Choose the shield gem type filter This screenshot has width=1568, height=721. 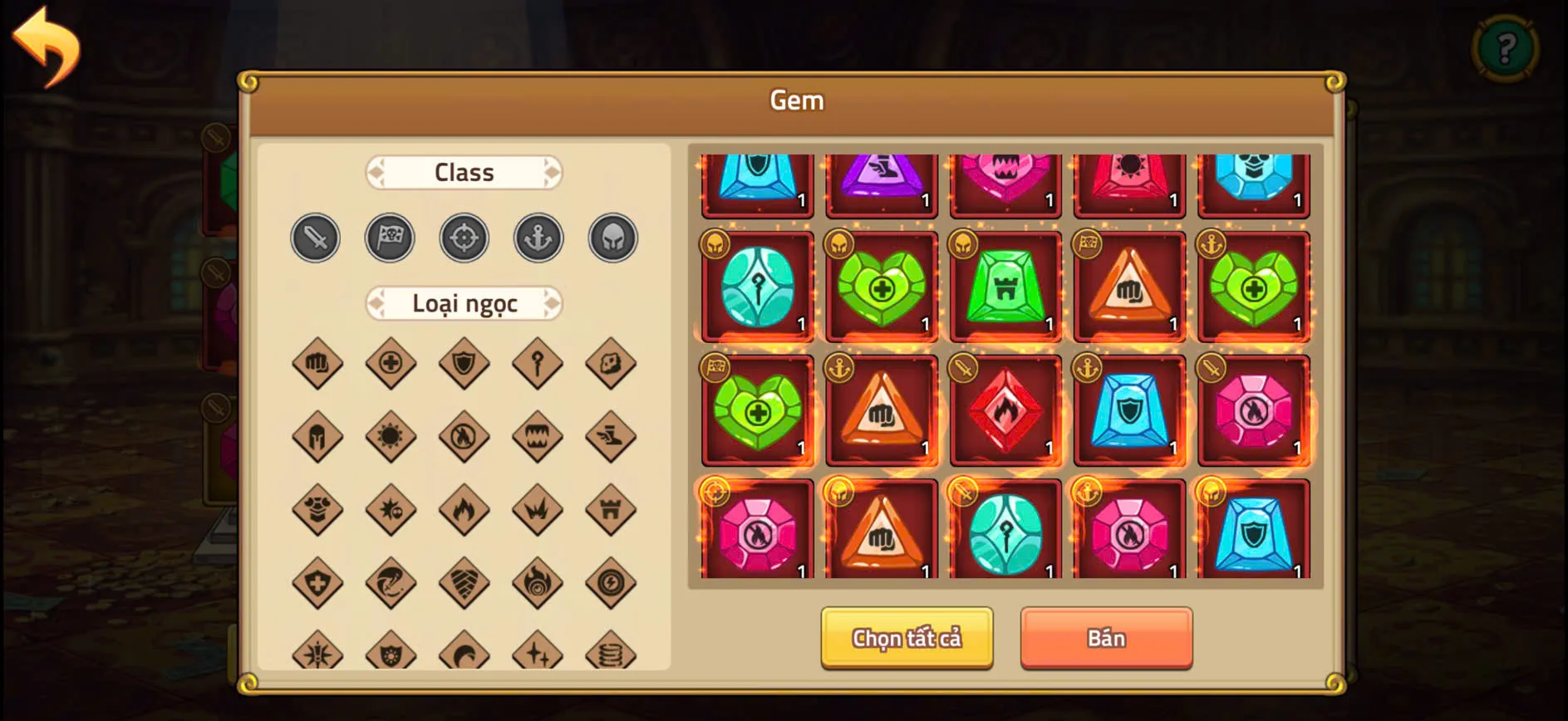[464, 363]
